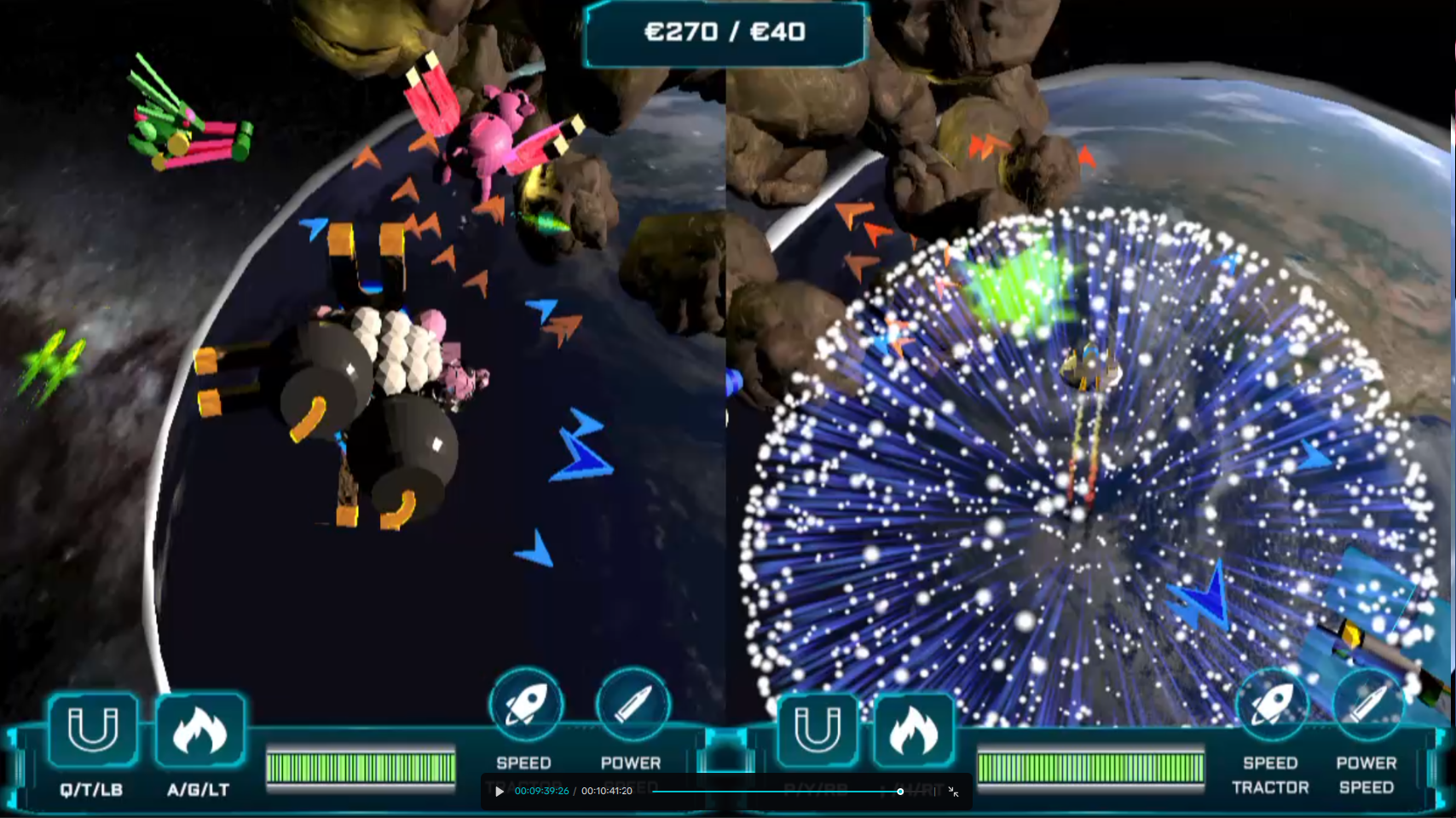Trigger the second player's flame ability icon
The height and width of the screenshot is (818, 1456).
pyautogui.click(x=913, y=730)
